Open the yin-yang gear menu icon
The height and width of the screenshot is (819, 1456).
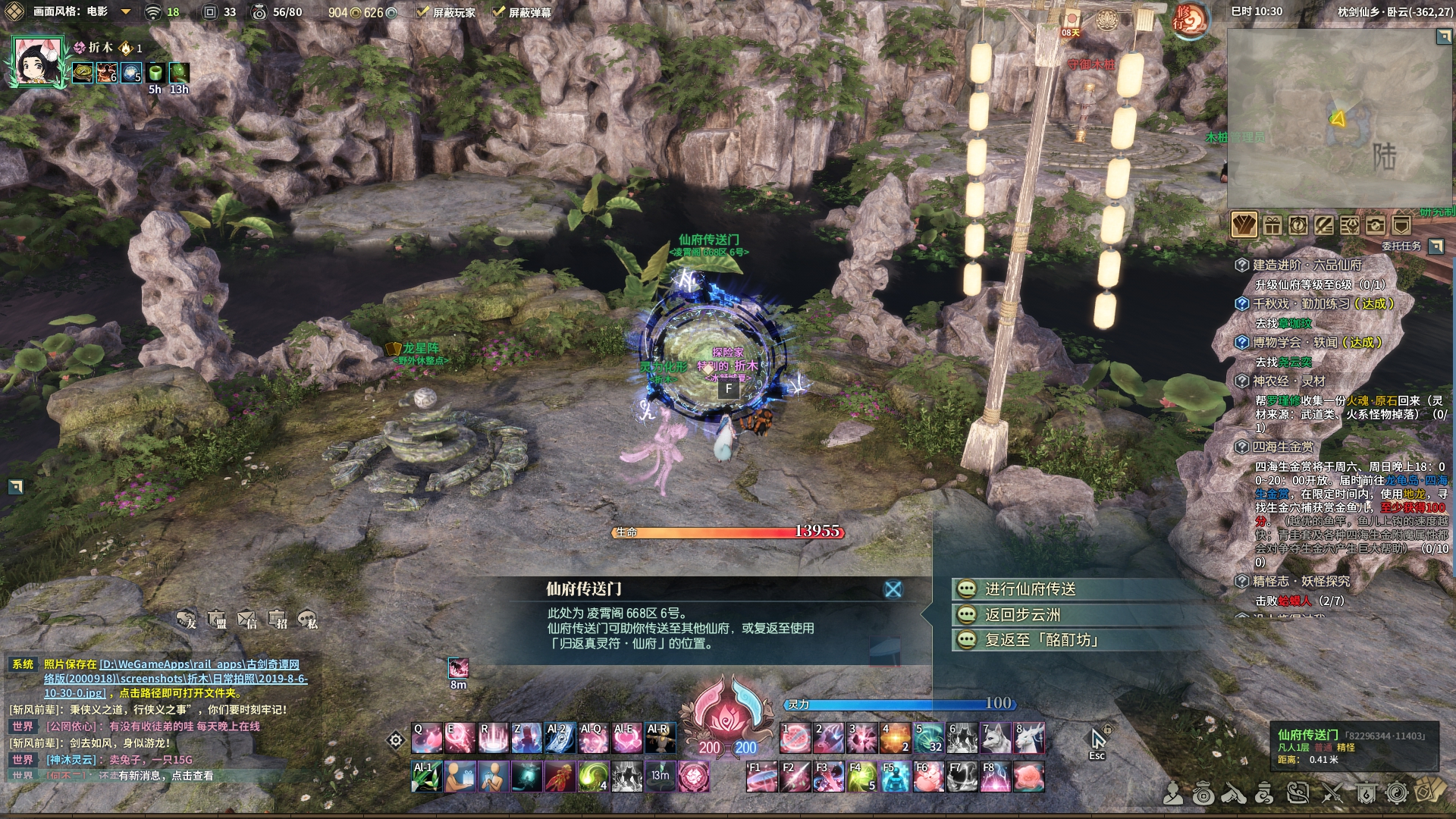pyautogui.click(x=1396, y=793)
